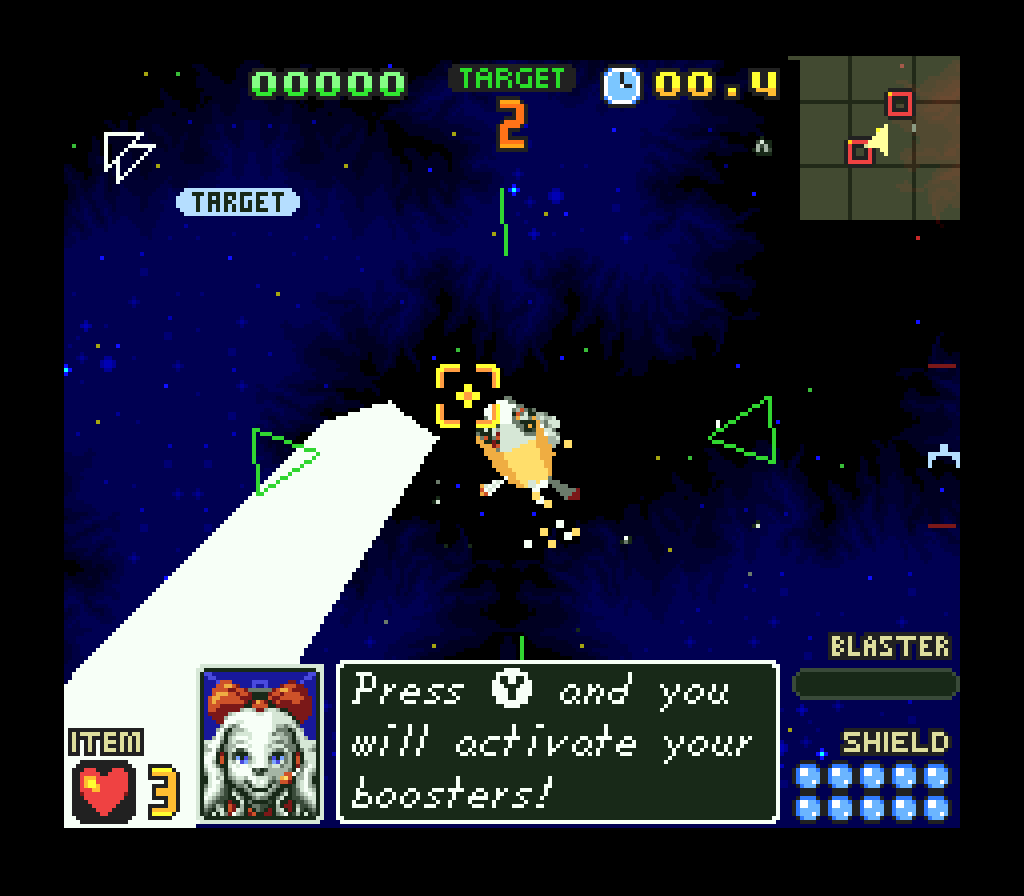Click the blue TARGET marker label

tap(238, 202)
